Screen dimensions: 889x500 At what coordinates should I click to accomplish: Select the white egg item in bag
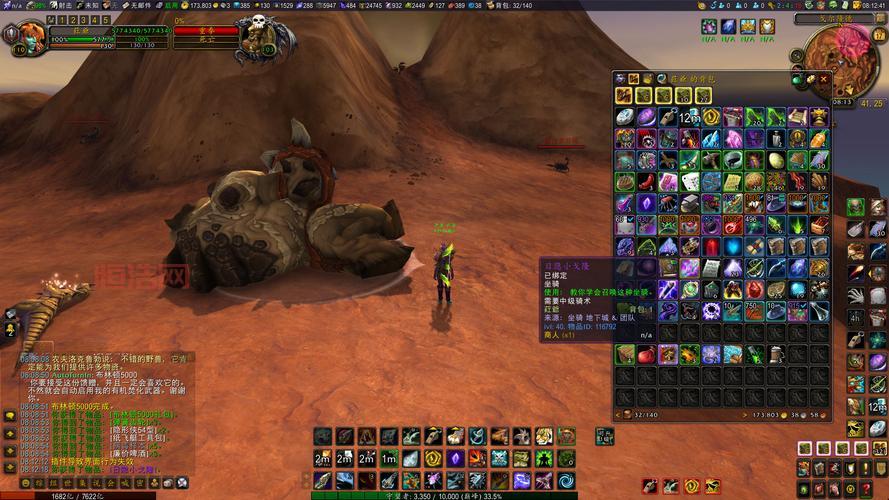(776, 160)
